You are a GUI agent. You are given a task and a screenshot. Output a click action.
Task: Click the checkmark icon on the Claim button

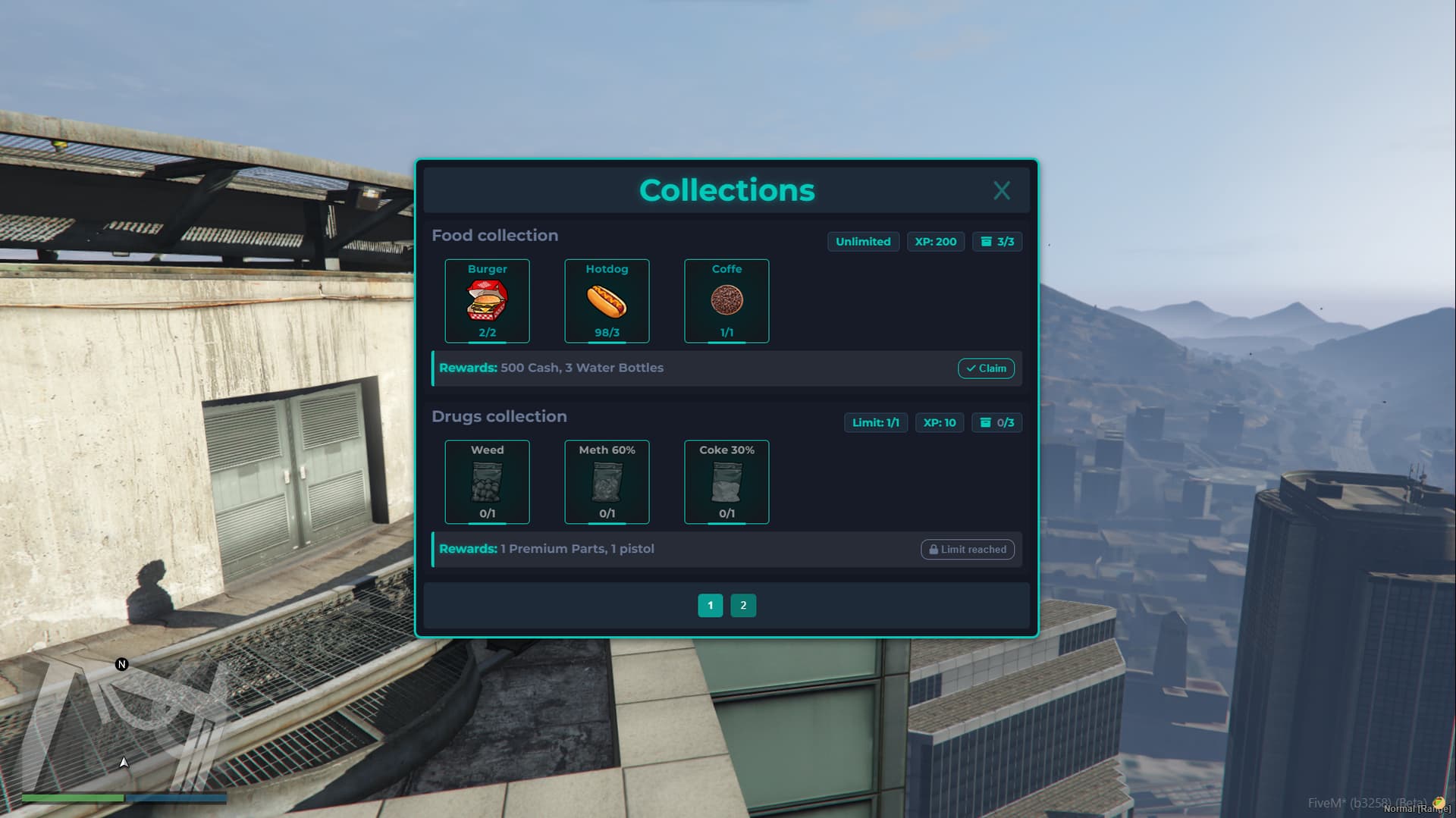point(971,368)
